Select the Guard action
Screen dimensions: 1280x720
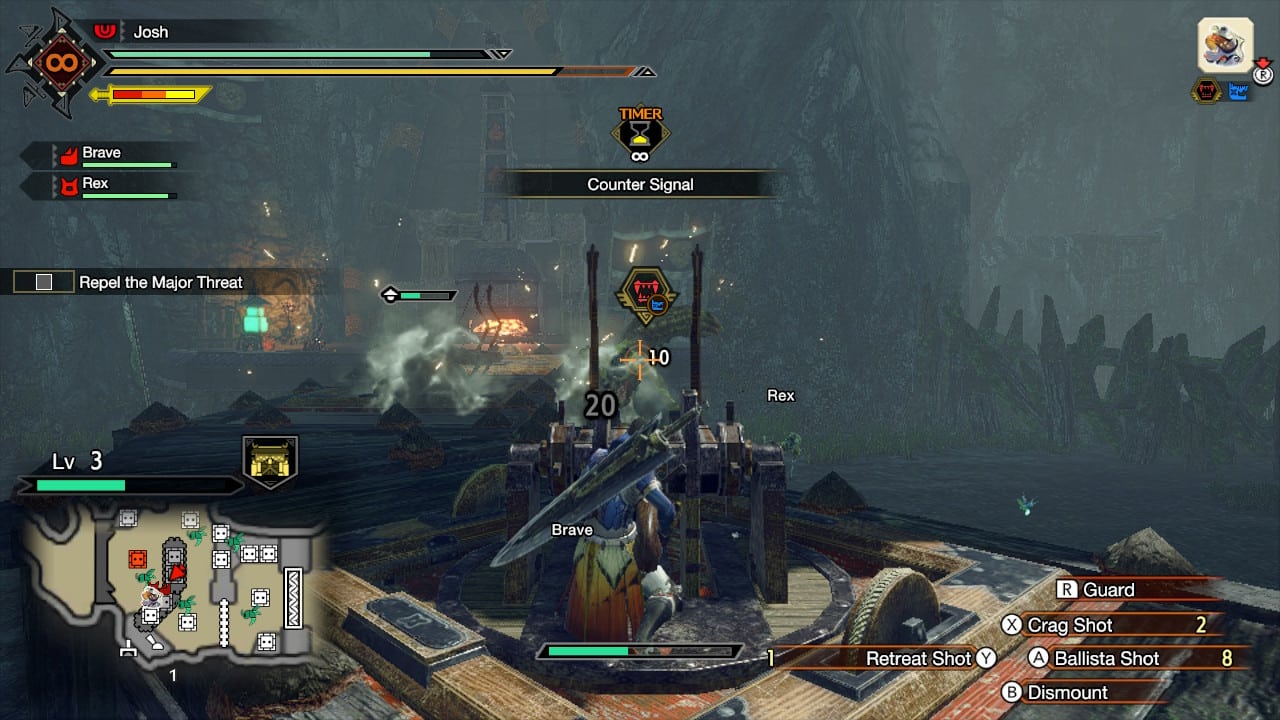[1110, 590]
